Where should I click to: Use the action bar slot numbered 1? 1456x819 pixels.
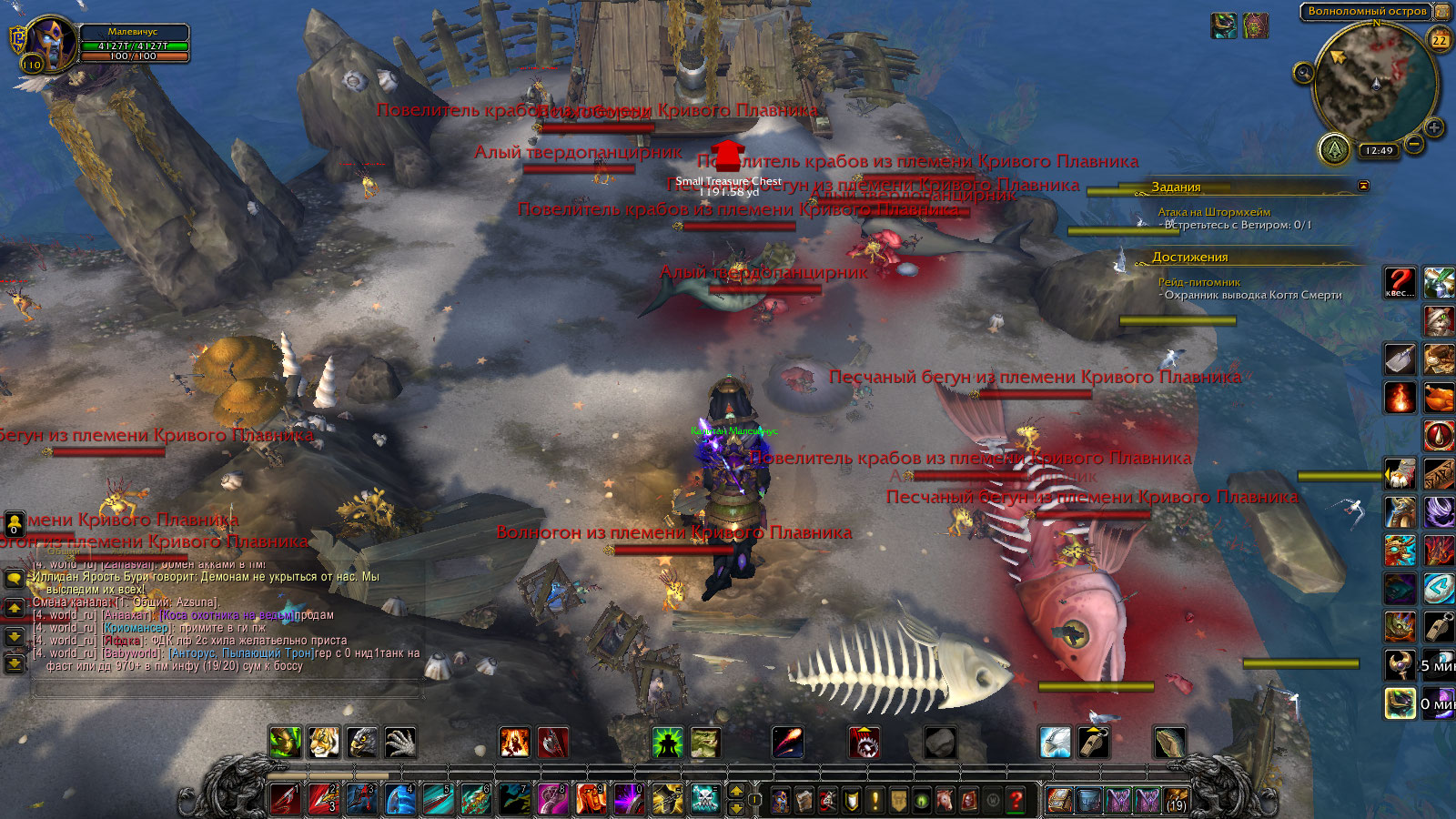point(286,799)
